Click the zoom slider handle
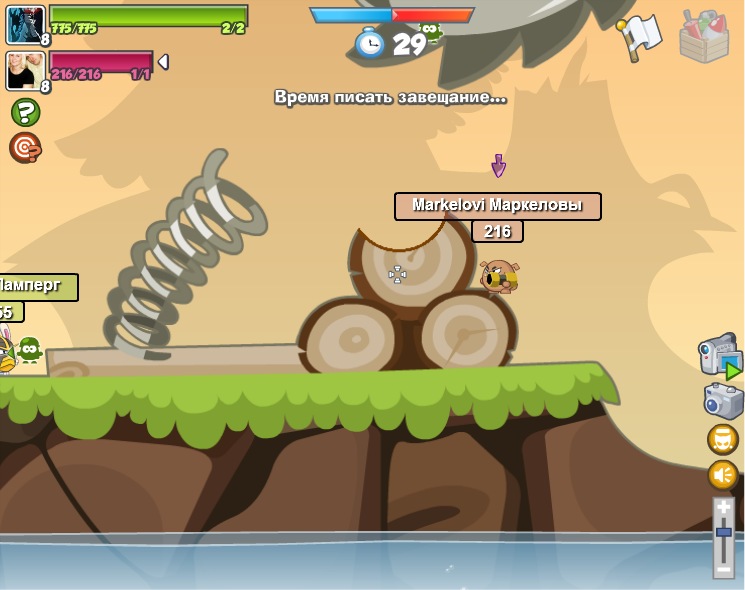 723,533
